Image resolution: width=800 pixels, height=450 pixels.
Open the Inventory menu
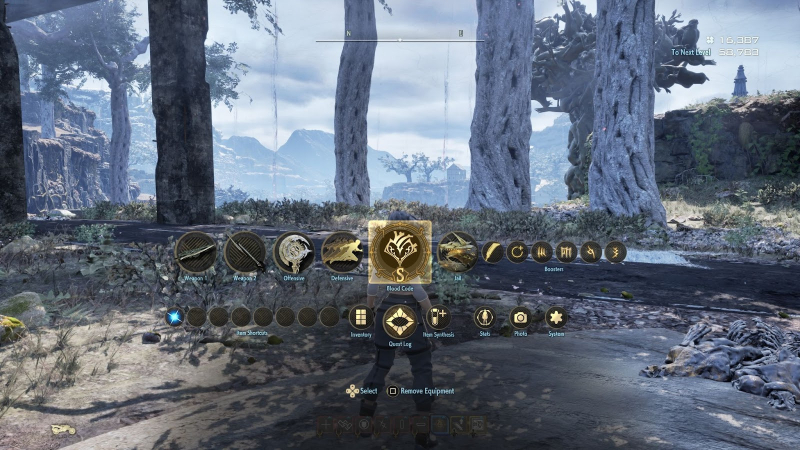(x=361, y=317)
